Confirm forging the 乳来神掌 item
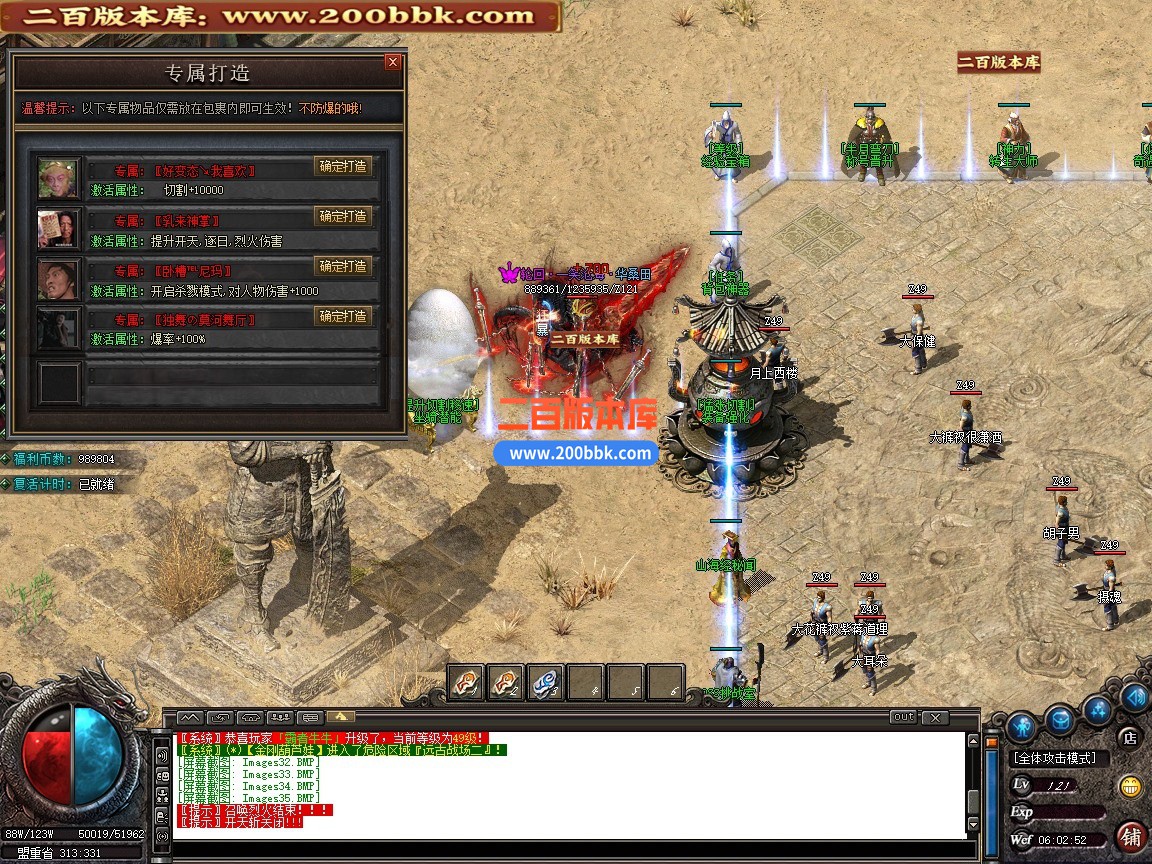The height and width of the screenshot is (864, 1152). pos(342,216)
